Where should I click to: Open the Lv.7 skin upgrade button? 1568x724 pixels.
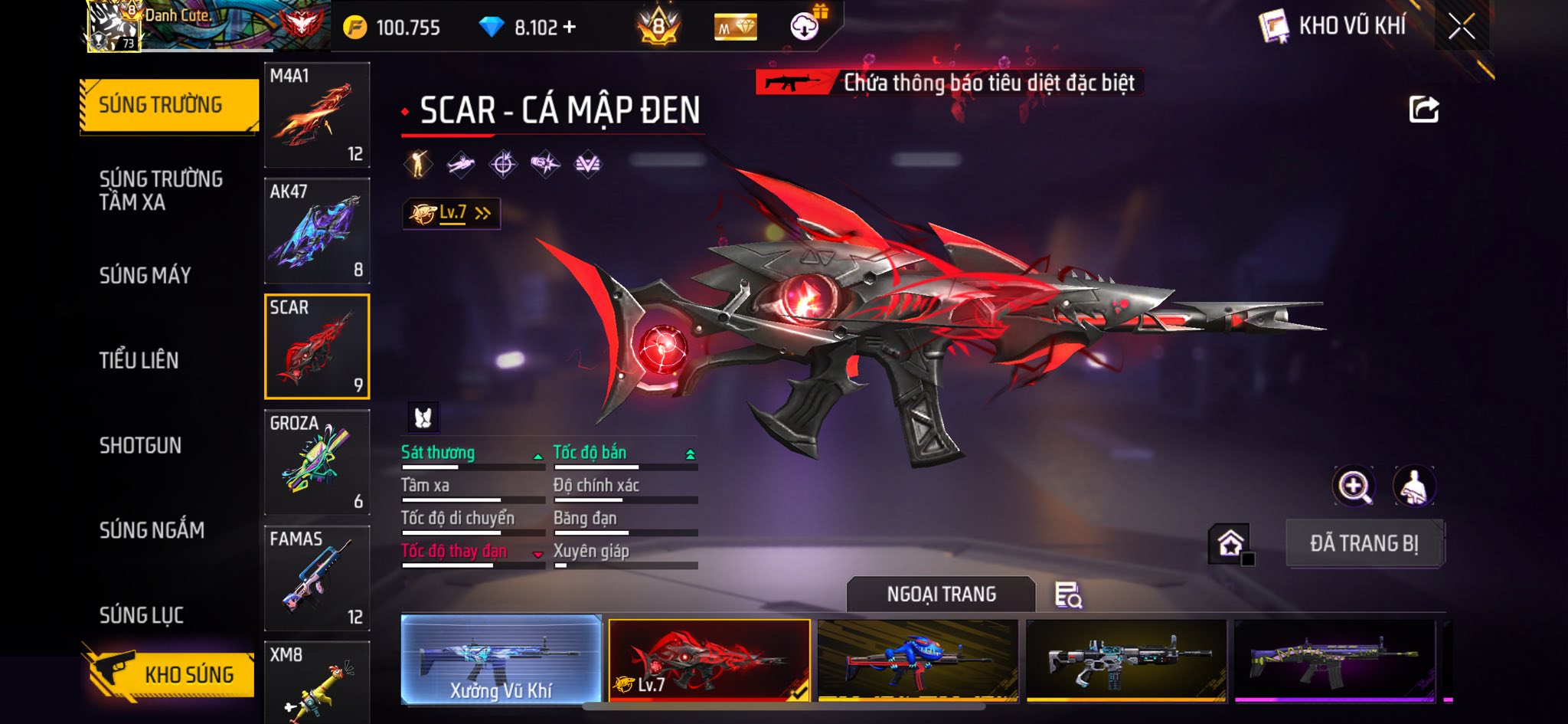point(452,213)
